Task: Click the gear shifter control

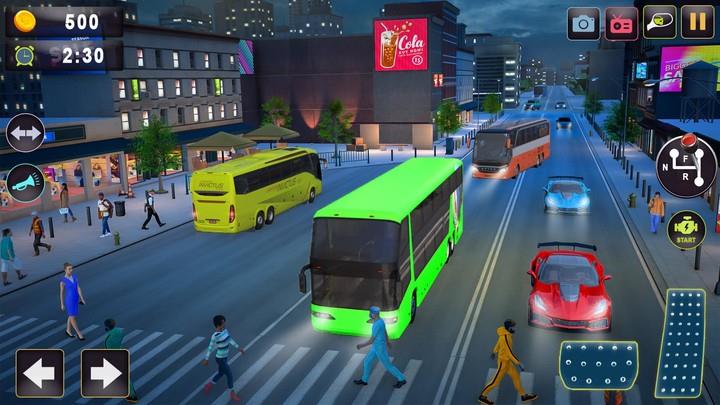Action: (686, 165)
